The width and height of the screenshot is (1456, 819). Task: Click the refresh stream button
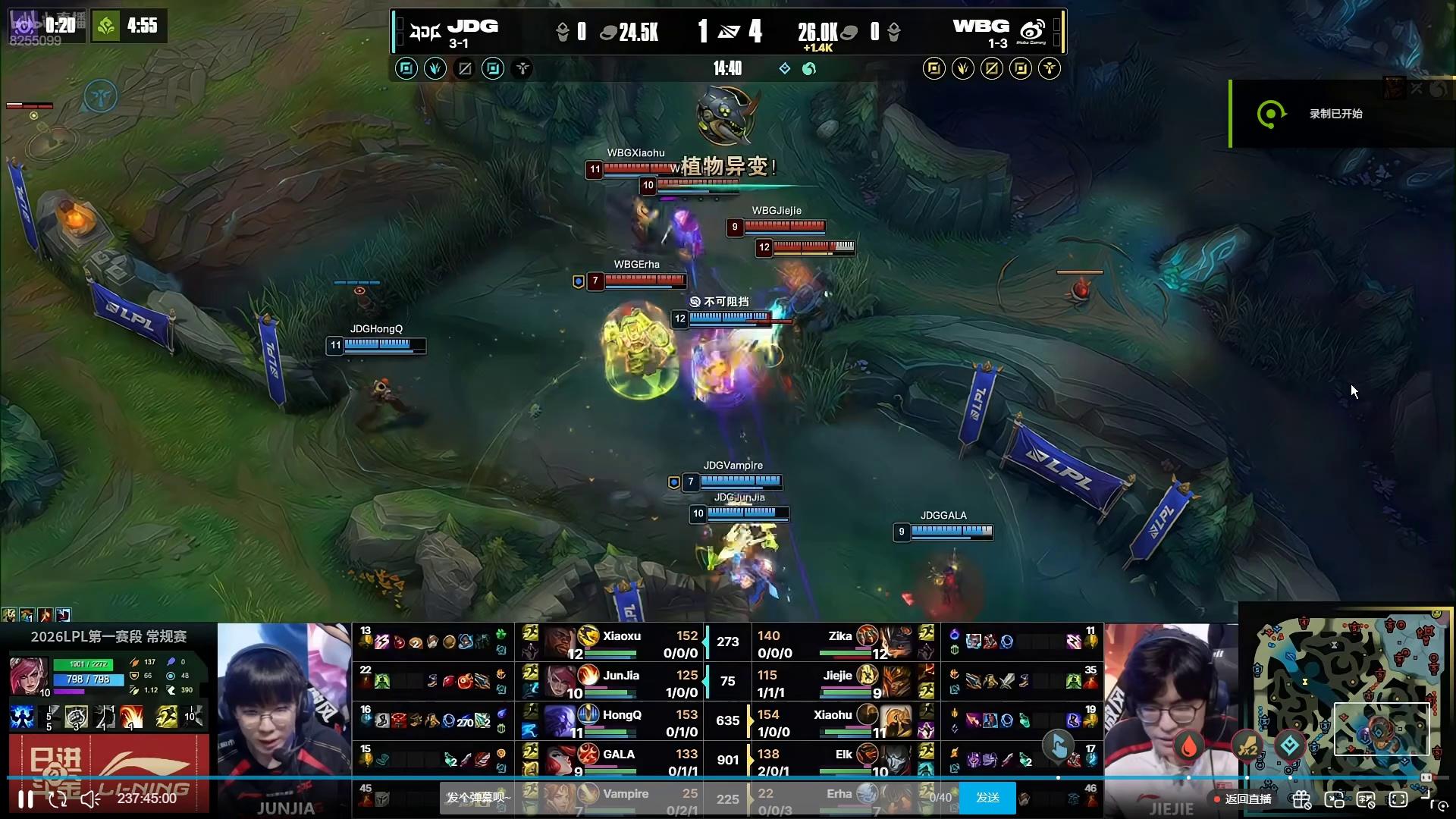[58, 799]
